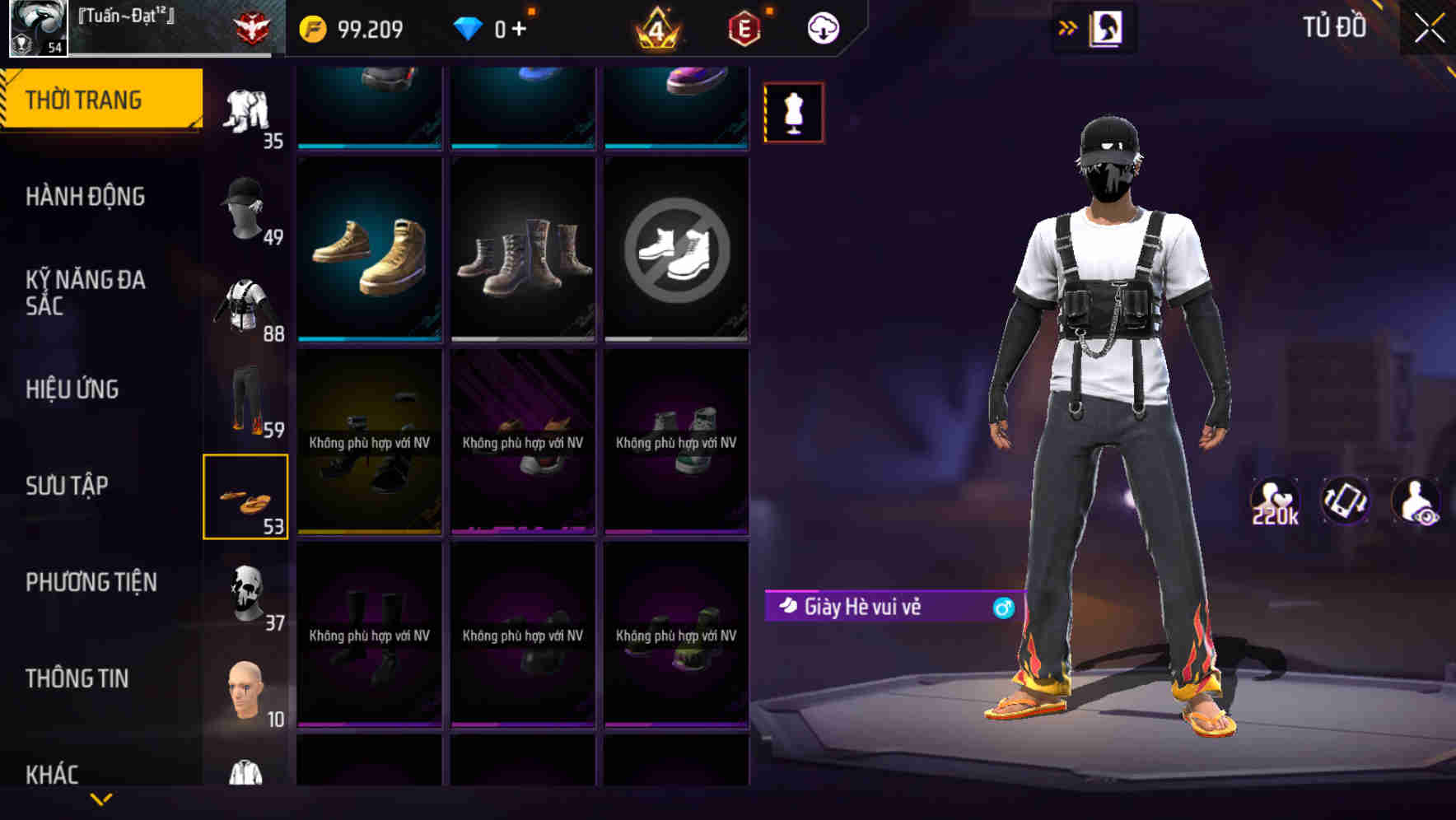Viewport: 1456px width, 820px height.
Task: Expand the bottom menu with the down chevron
Action: click(x=100, y=800)
